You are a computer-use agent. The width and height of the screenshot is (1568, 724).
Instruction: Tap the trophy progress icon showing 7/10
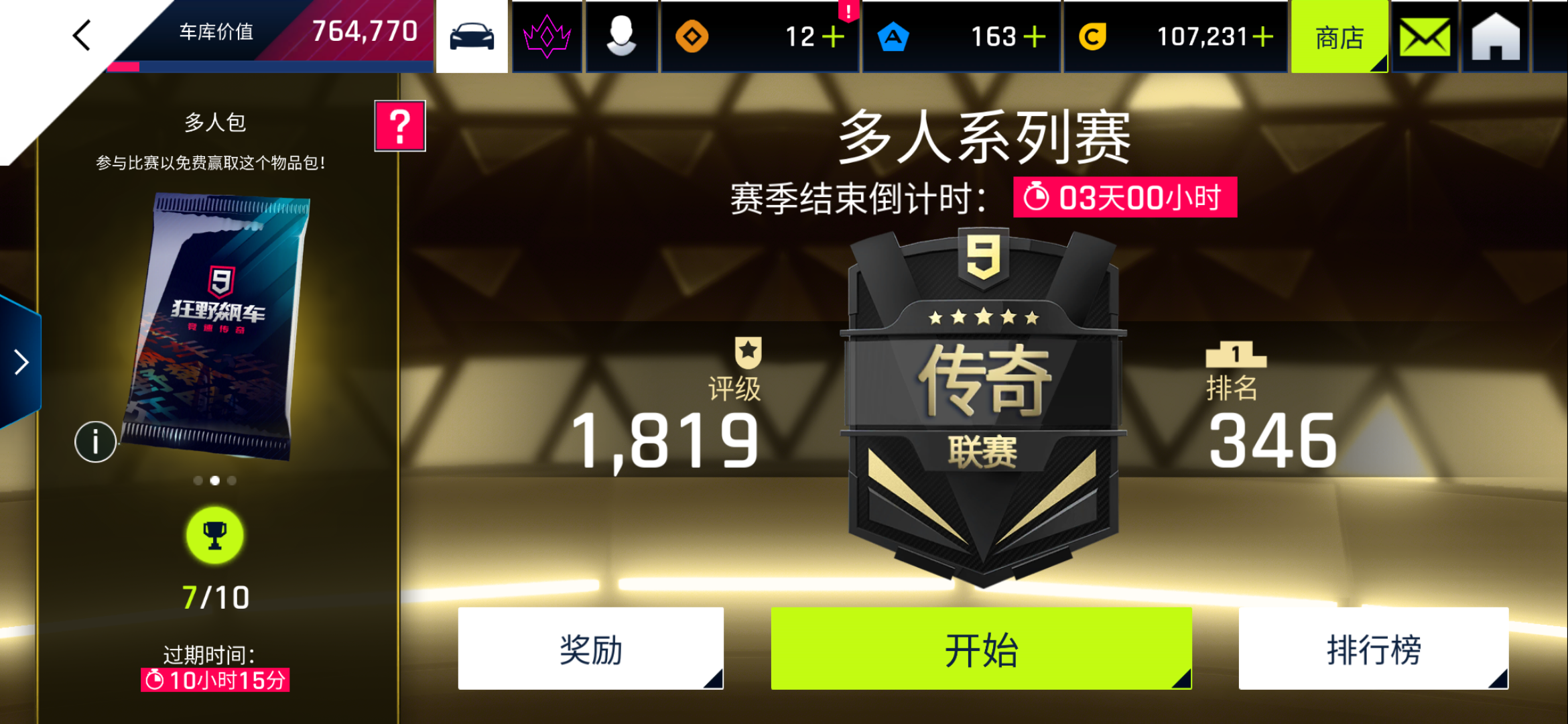click(x=214, y=536)
